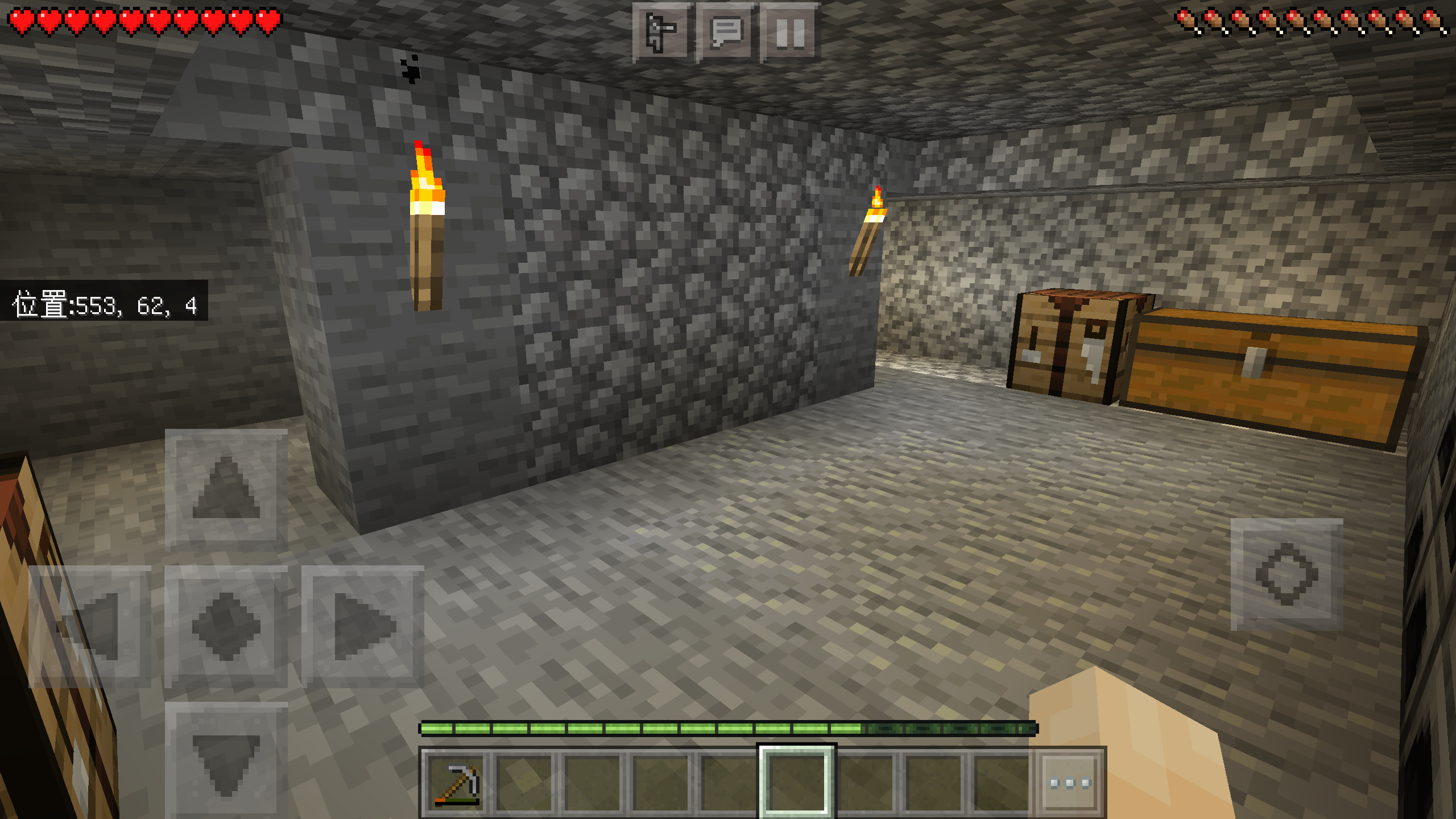Open the chat window
The width and height of the screenshot is (1456, 819).
pyautogui.click(x=727, y=32)
